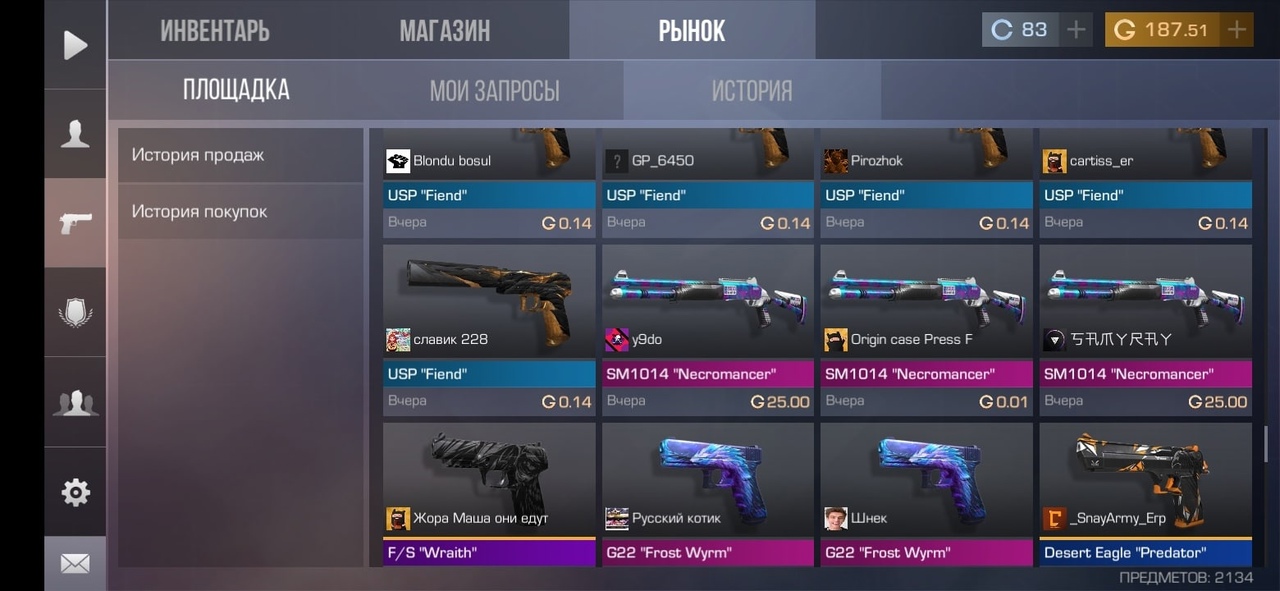Select the ИСТОРИЯ sub-tab
The height and width of the screenshot is (591, 1280).
[x=751, y=91]
